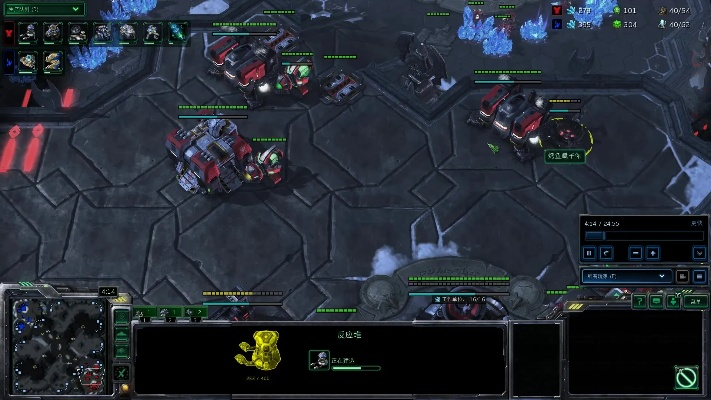The height and width of the screenshot is (400, 711).
Task: Open the observer panel dropdown at top-left
Action: tap(43, 8)
